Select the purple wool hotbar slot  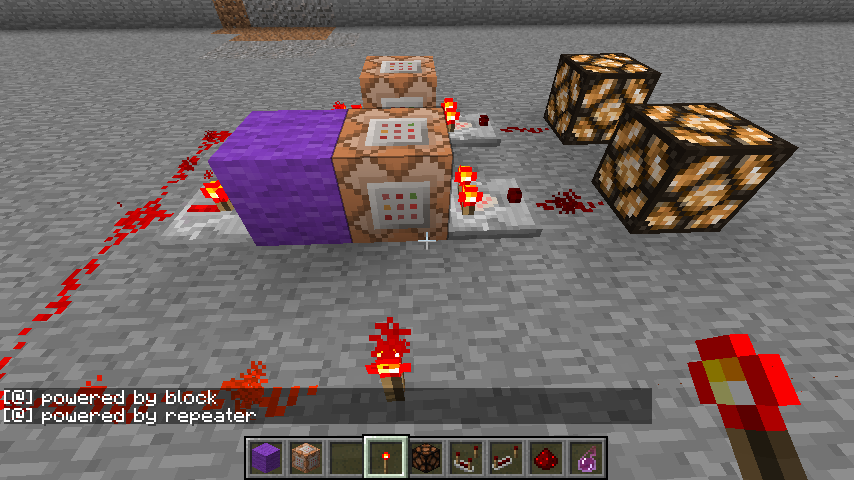[x=265, y=458]
